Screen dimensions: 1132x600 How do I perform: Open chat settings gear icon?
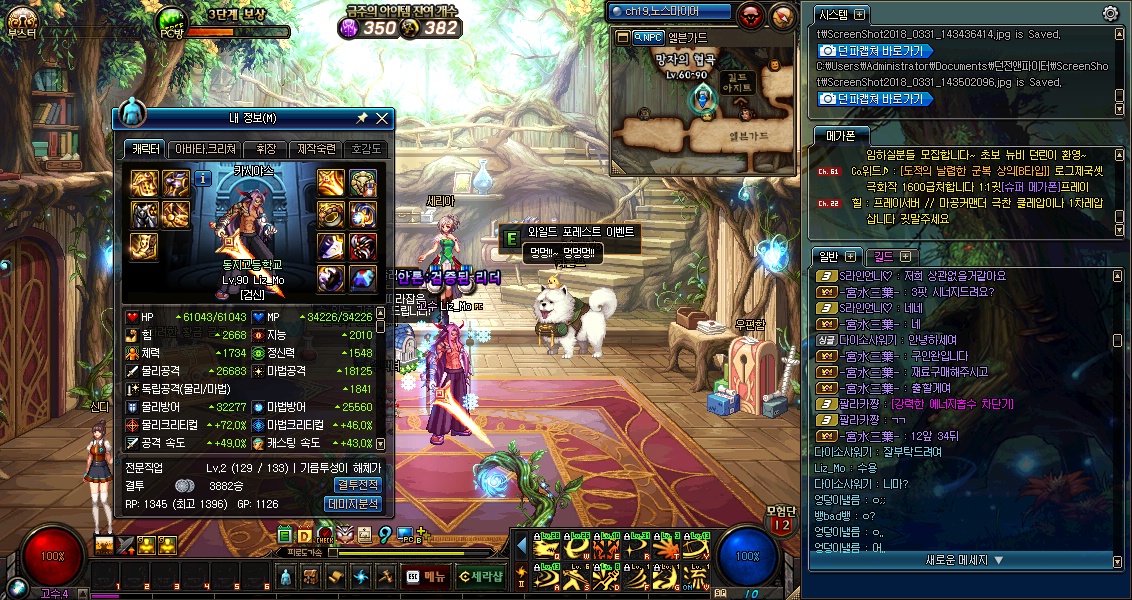click(1110, 13)
